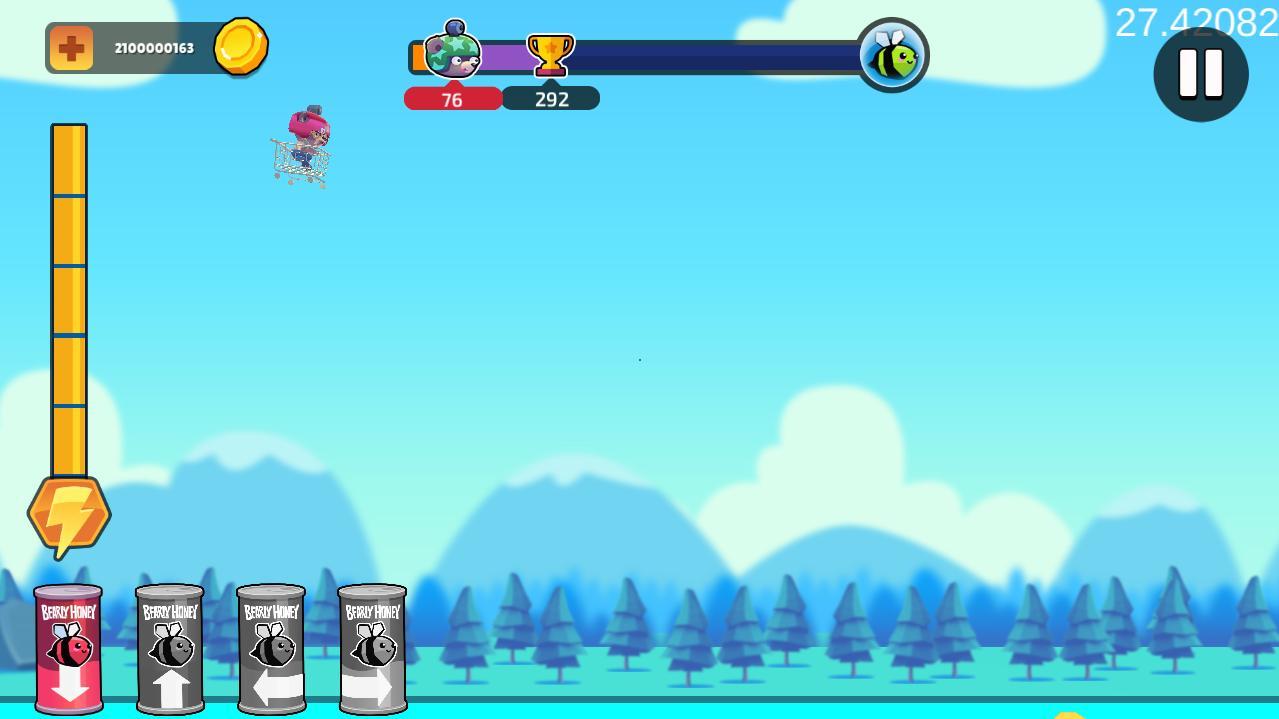Image resolution: width=1279 pixels, height=719 pixels.
Task: Trigger the right-arrow Bearly Honey can
Action: 372,648
